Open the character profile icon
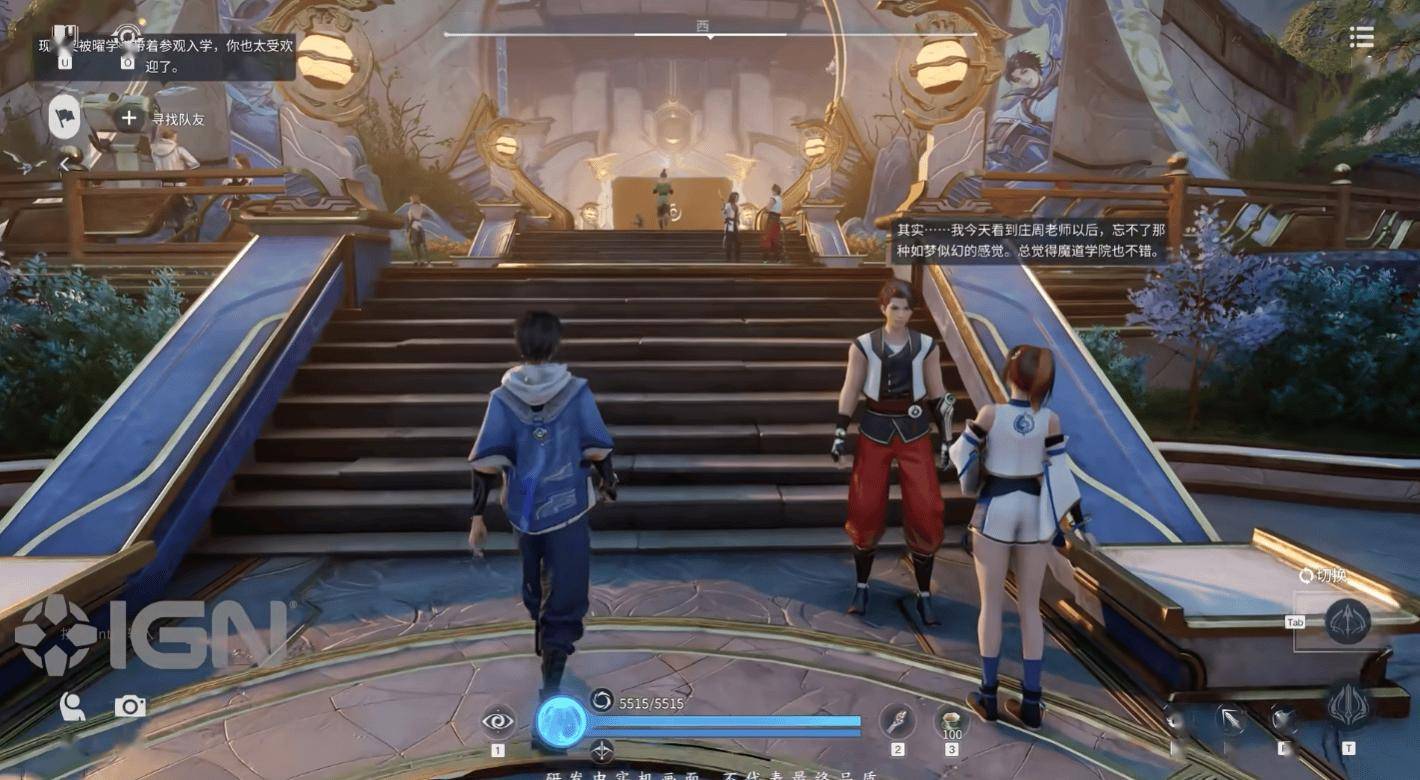Screen dimensions: 1420x780 point(71,707)
